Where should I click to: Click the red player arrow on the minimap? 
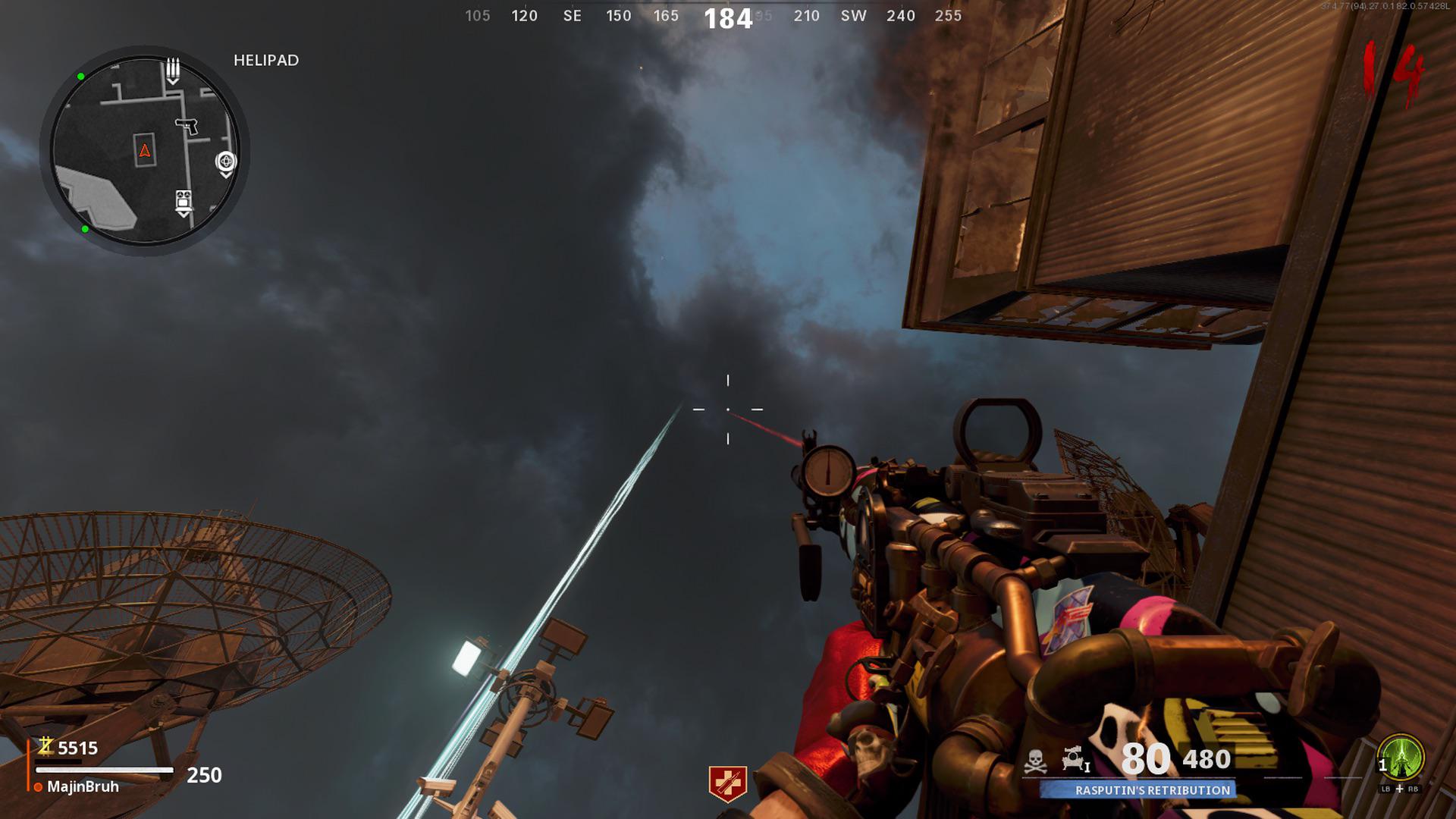click(145, 149)
